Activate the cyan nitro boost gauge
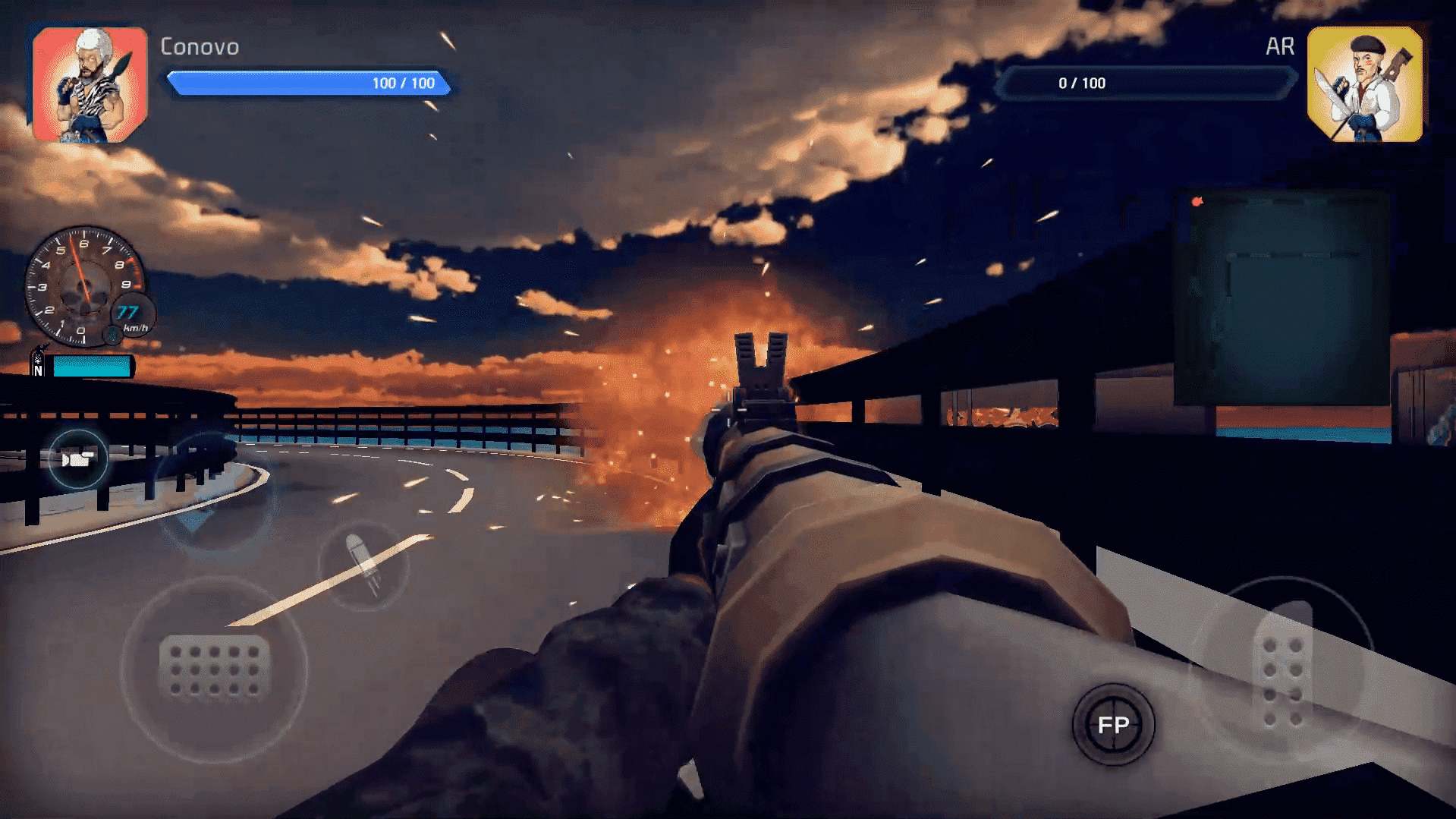Viewport: 1456px width, 819px height. click(92, 367)
